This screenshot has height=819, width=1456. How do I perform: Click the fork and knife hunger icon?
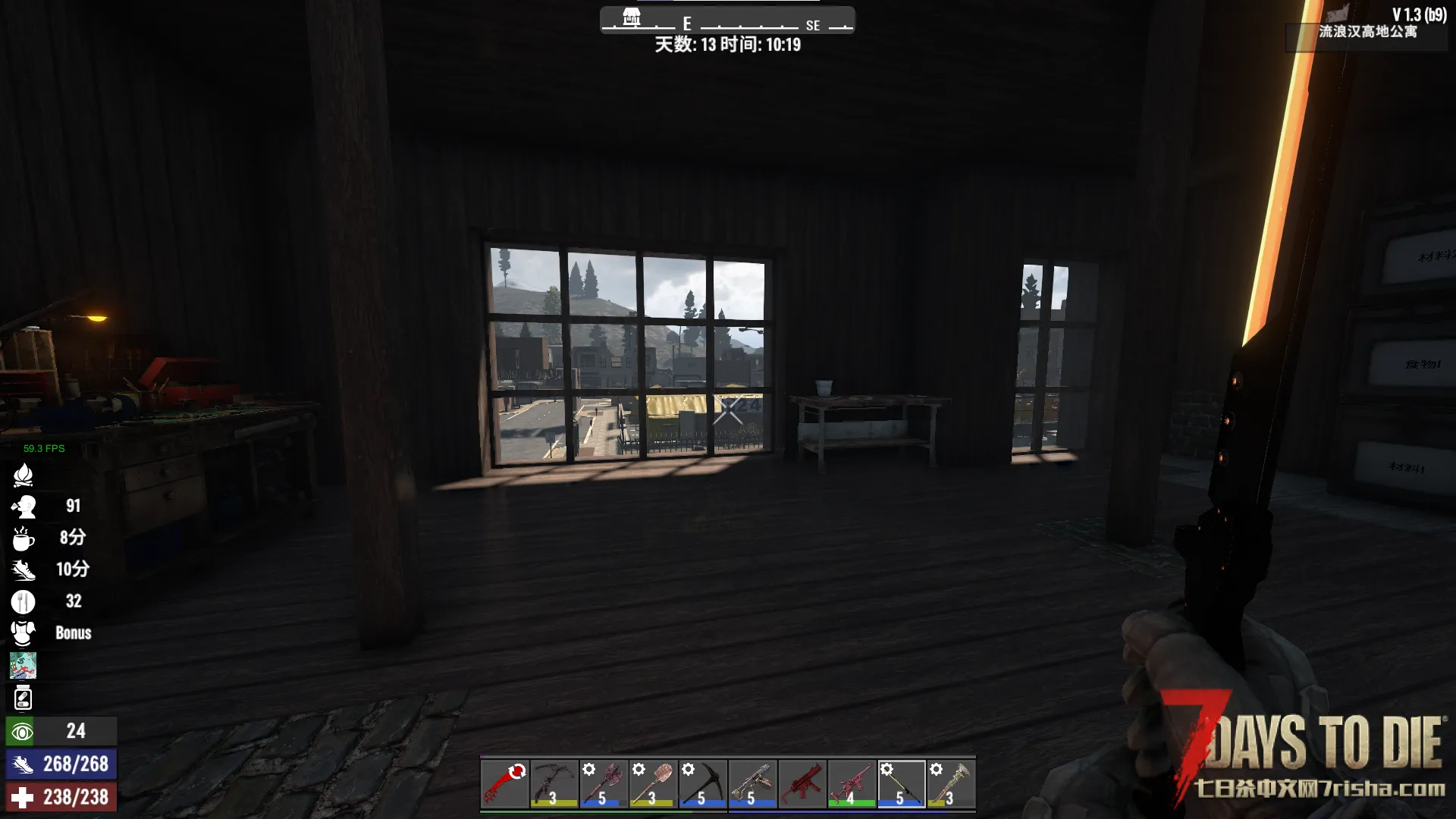pos(23,601)
